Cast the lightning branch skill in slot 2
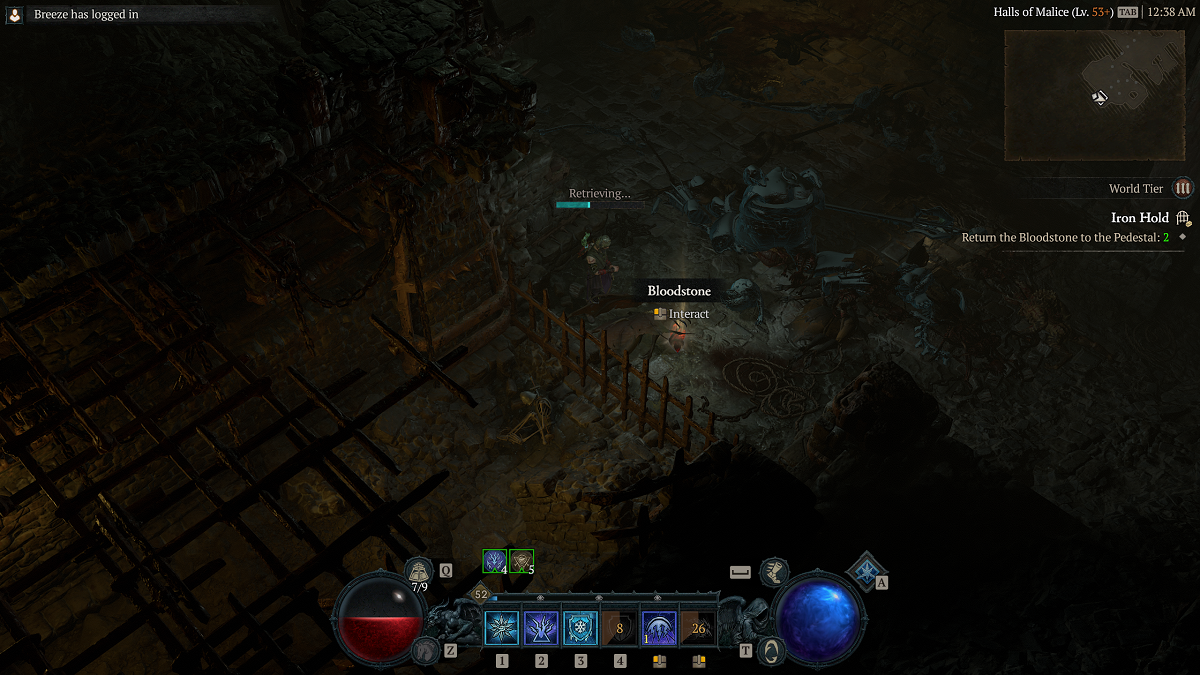The width and height of the screenshot is (1200, 675). coord(541,628)
